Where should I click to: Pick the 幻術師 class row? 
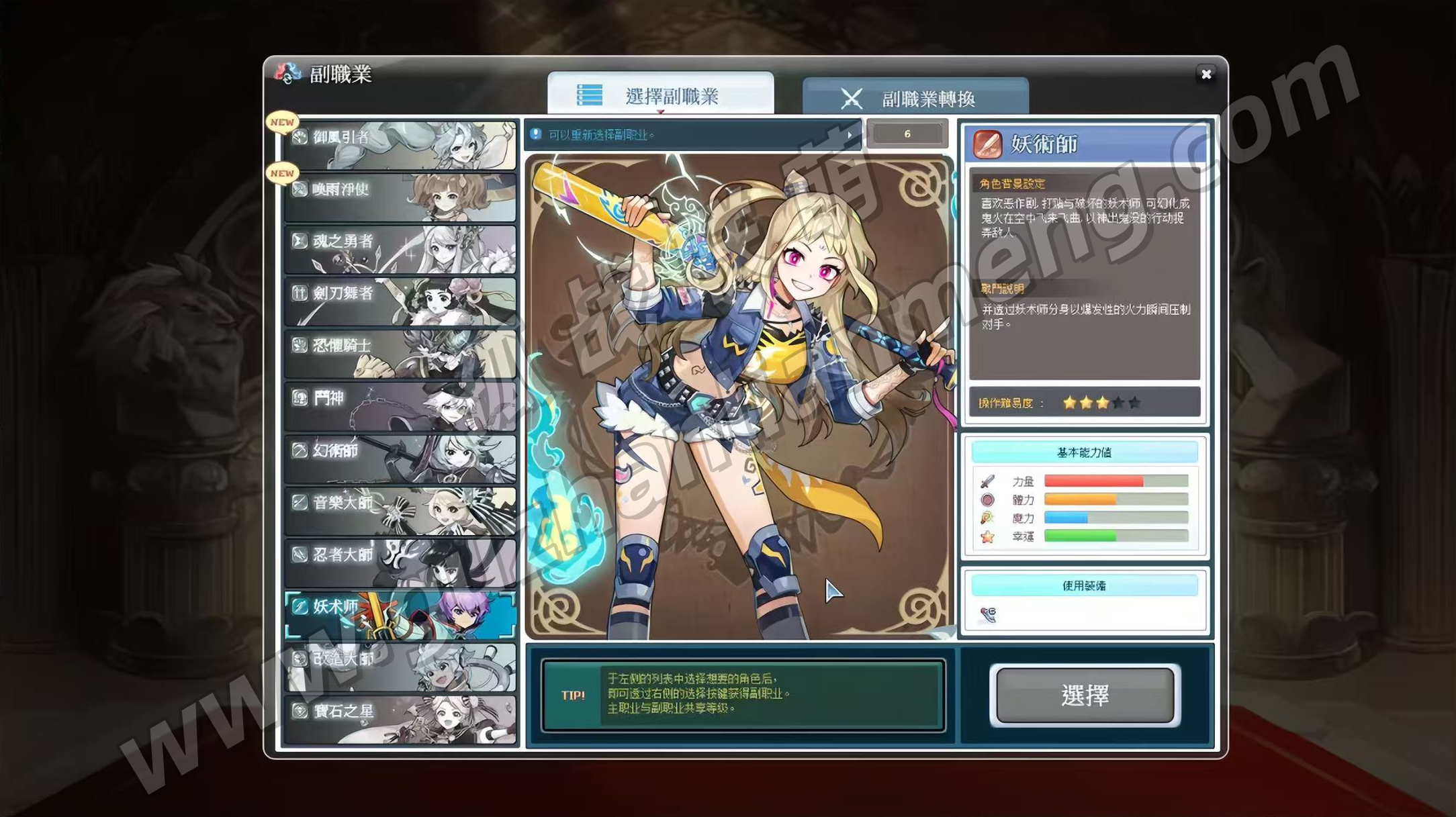pyautogui.click(x=401, y=458)
